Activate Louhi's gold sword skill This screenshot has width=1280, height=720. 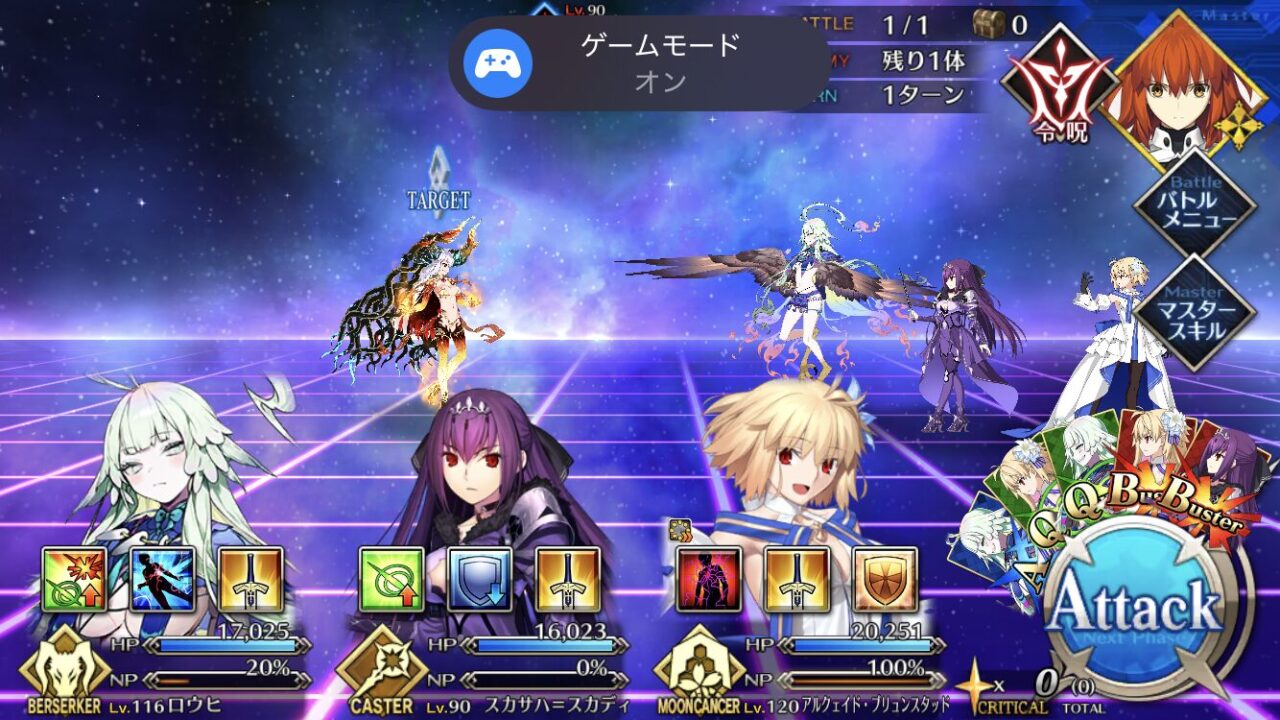(x=250, y=579)
